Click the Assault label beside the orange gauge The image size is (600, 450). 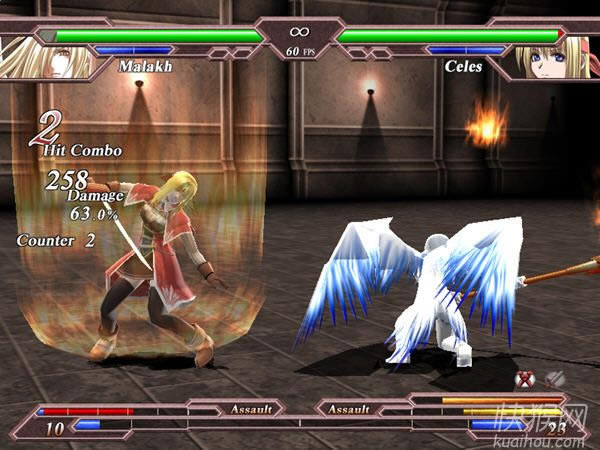pyautogui.click(x=349, y=409)
